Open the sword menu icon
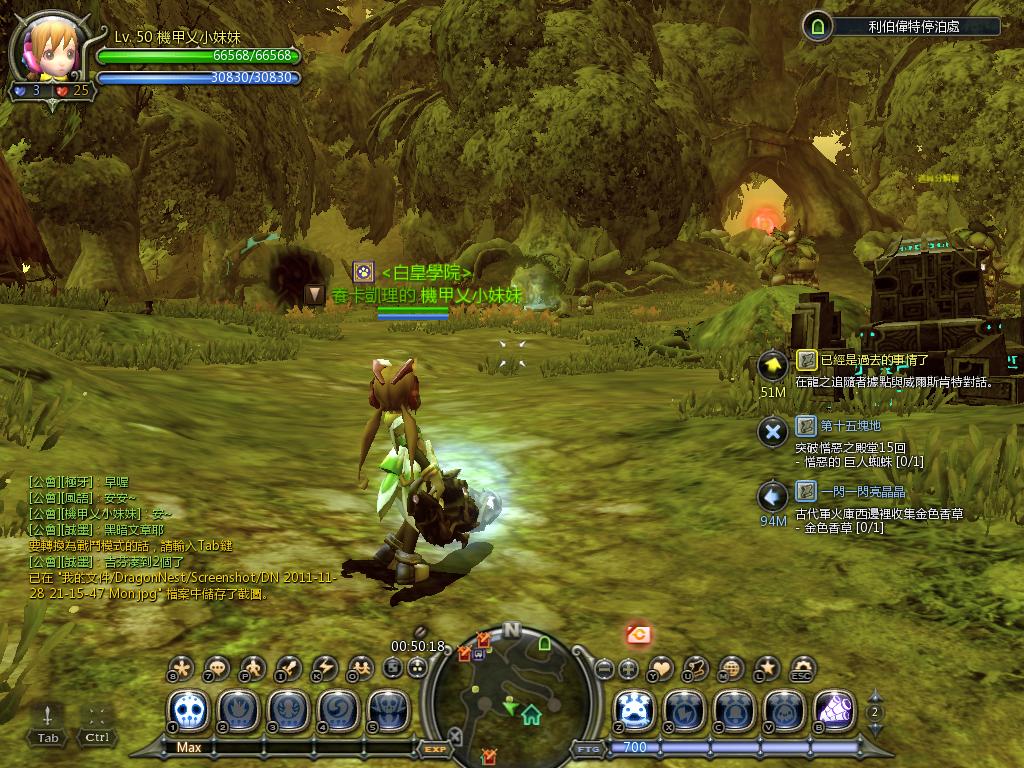Image resolution: width=1024 pixels, height=768 pixels. coord(289,667)
